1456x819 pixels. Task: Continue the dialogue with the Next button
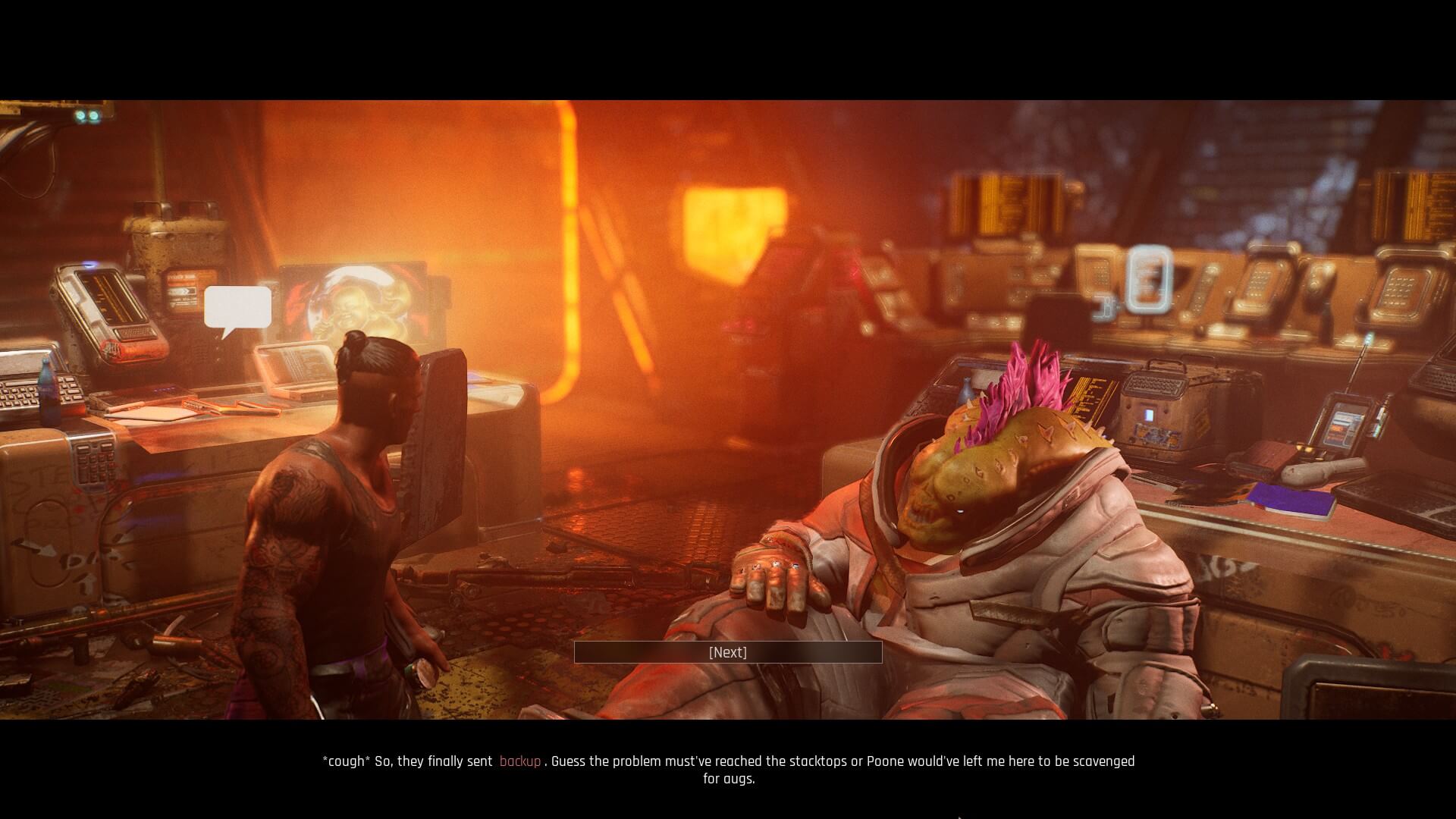point(728,652)
